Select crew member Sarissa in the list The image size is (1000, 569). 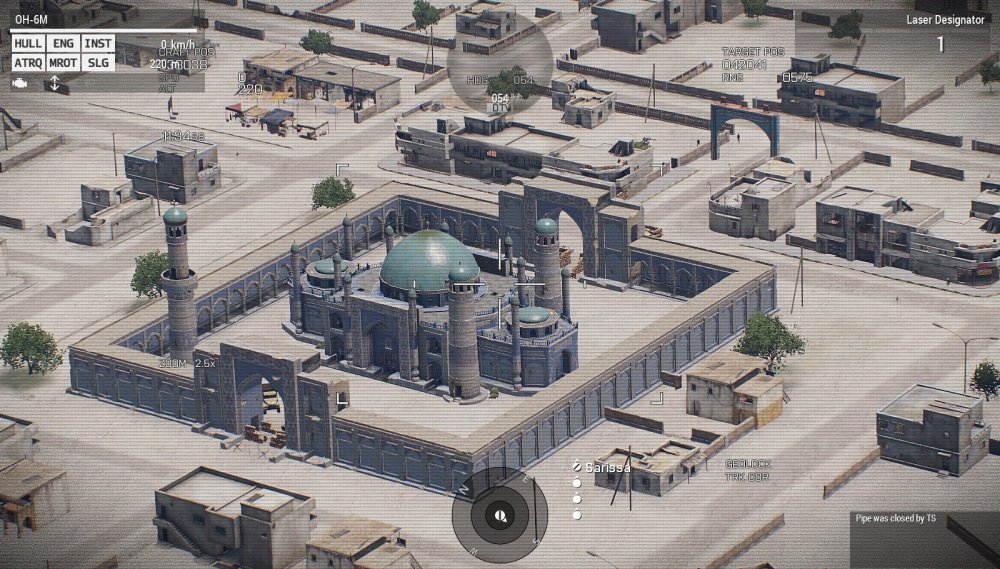(x=608, y=466)
